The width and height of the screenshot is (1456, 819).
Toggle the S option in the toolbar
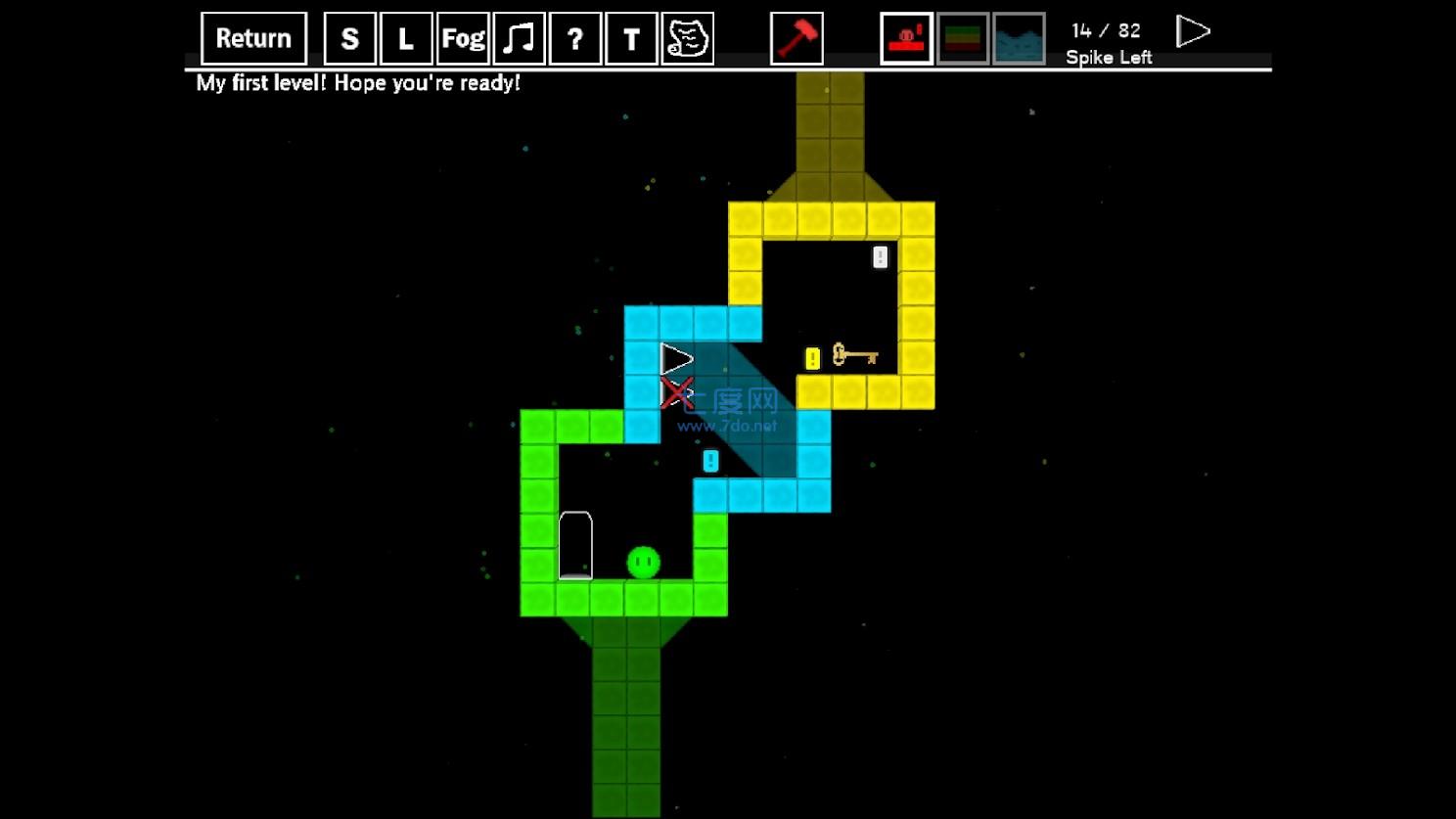coord(349,38)
